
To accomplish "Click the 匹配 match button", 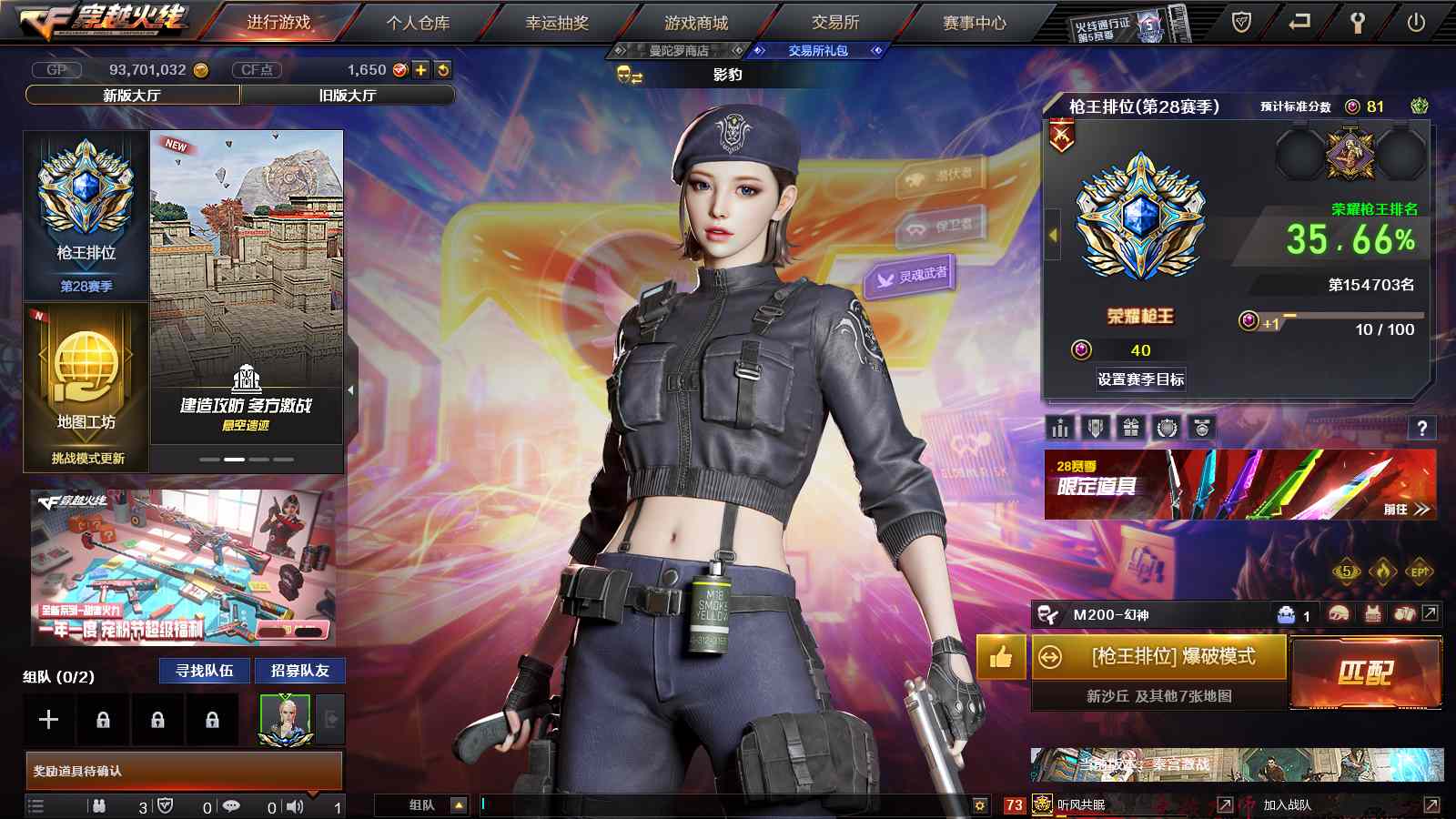I will coord(1365,673).
